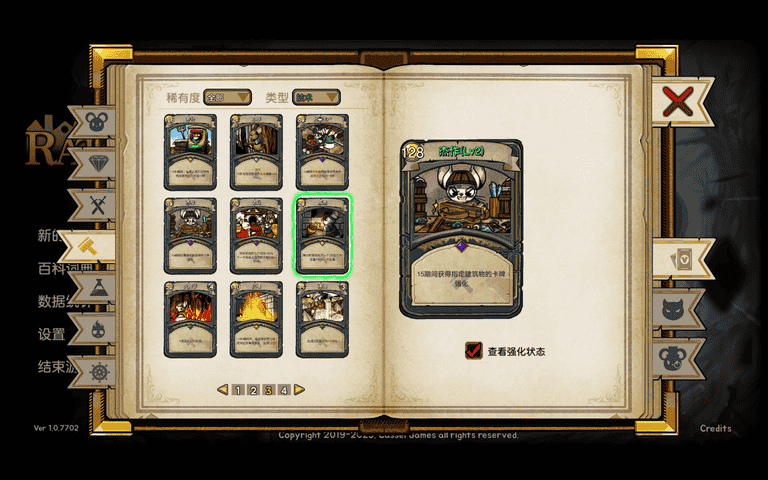Open the flask potion bookmark tab
Image resolution: width=768 pixels, height=480 pixels.
[98, 288]
